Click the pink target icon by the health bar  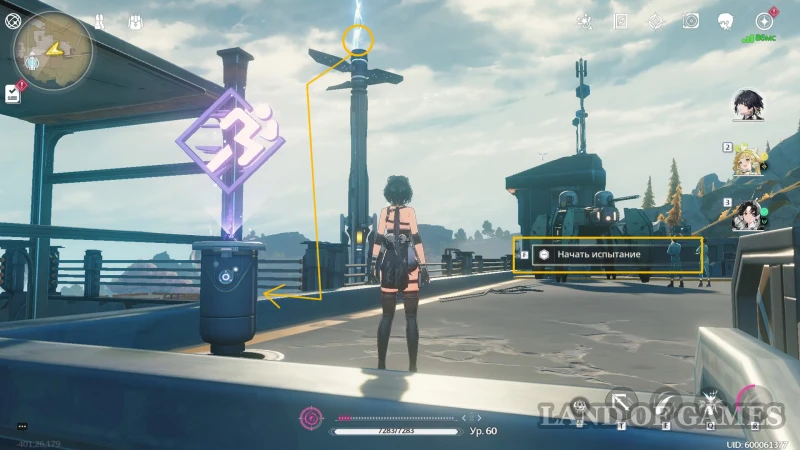(312, 416)
